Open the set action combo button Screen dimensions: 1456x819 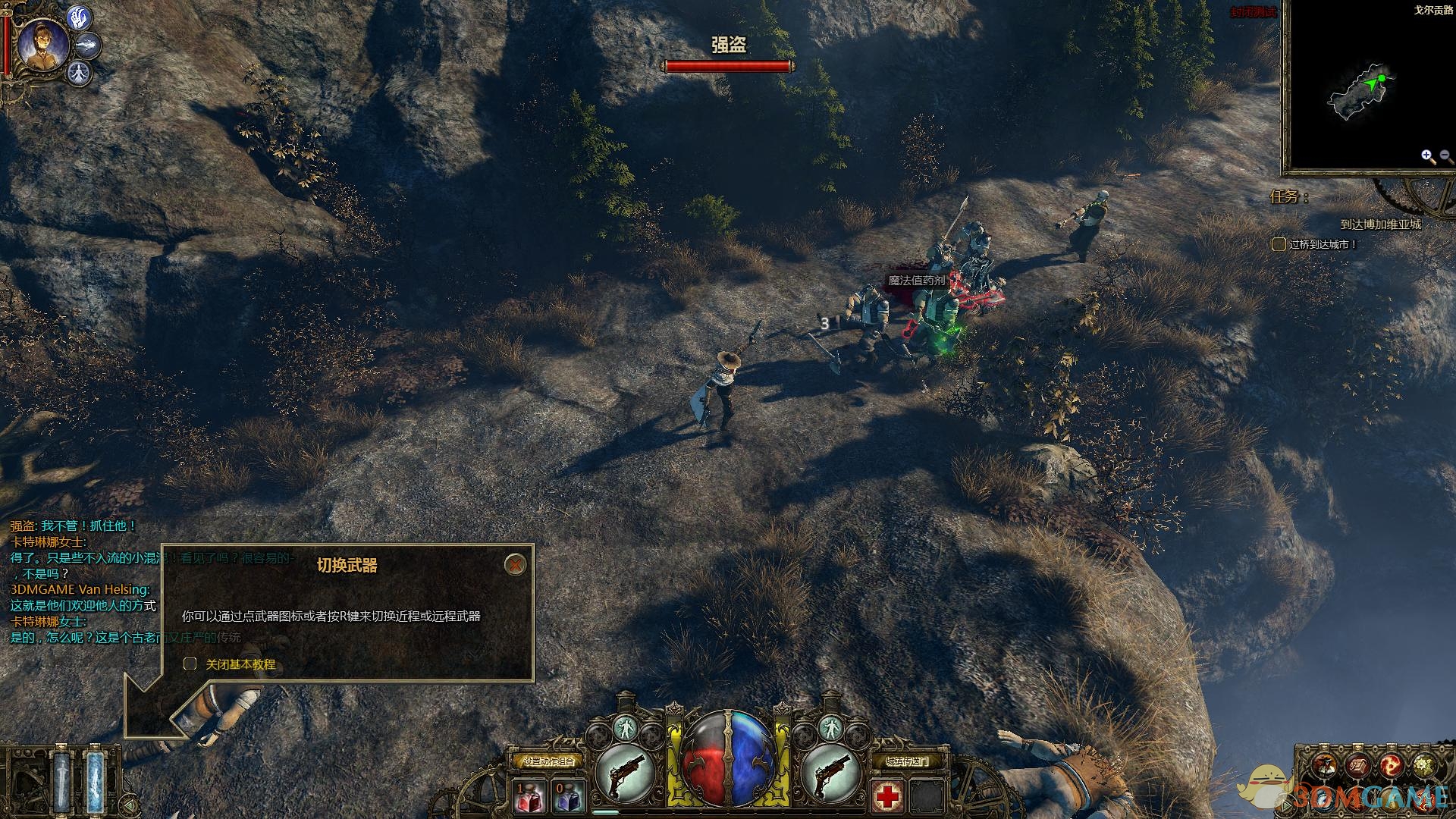click(549, 761)
